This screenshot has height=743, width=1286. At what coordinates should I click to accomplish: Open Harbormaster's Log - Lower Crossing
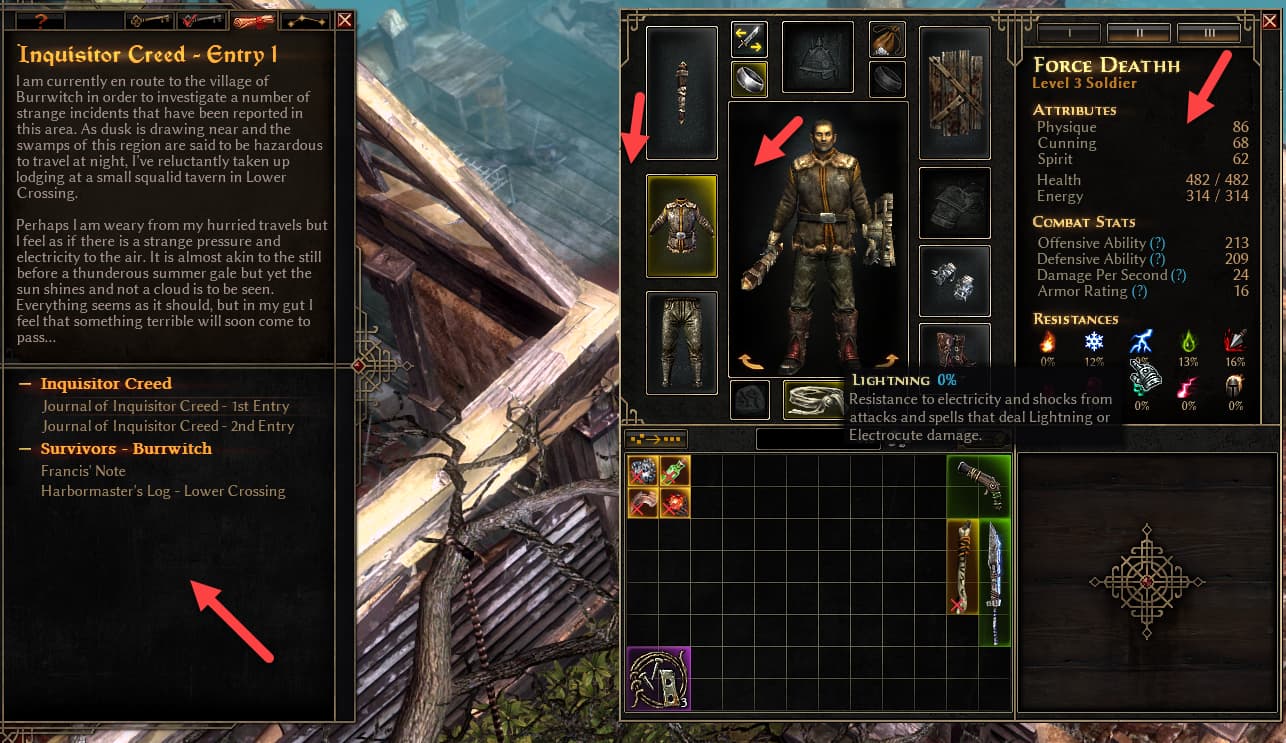click(163, 491)
